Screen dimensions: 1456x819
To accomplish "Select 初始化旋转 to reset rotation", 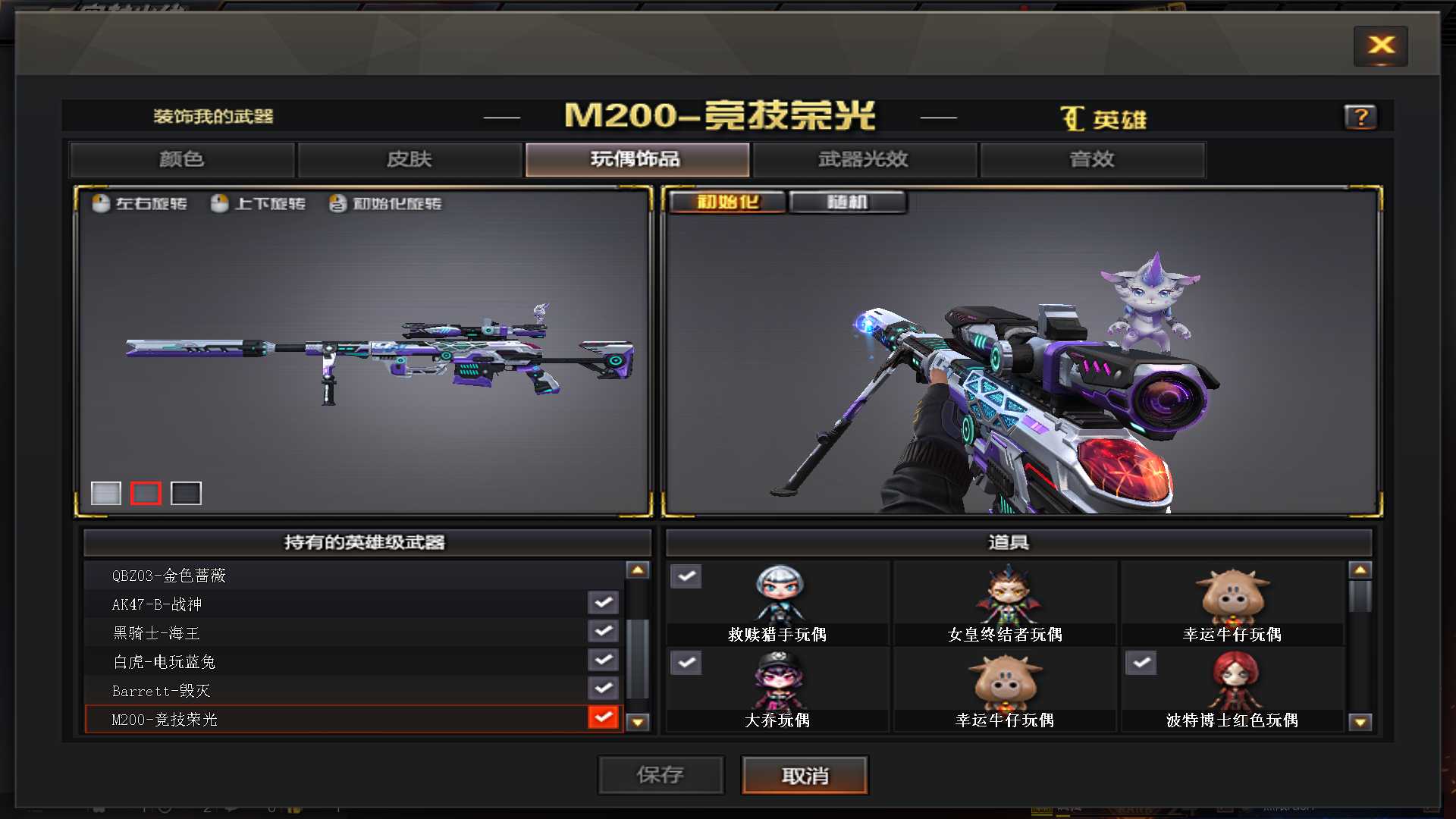I will 337,203.
